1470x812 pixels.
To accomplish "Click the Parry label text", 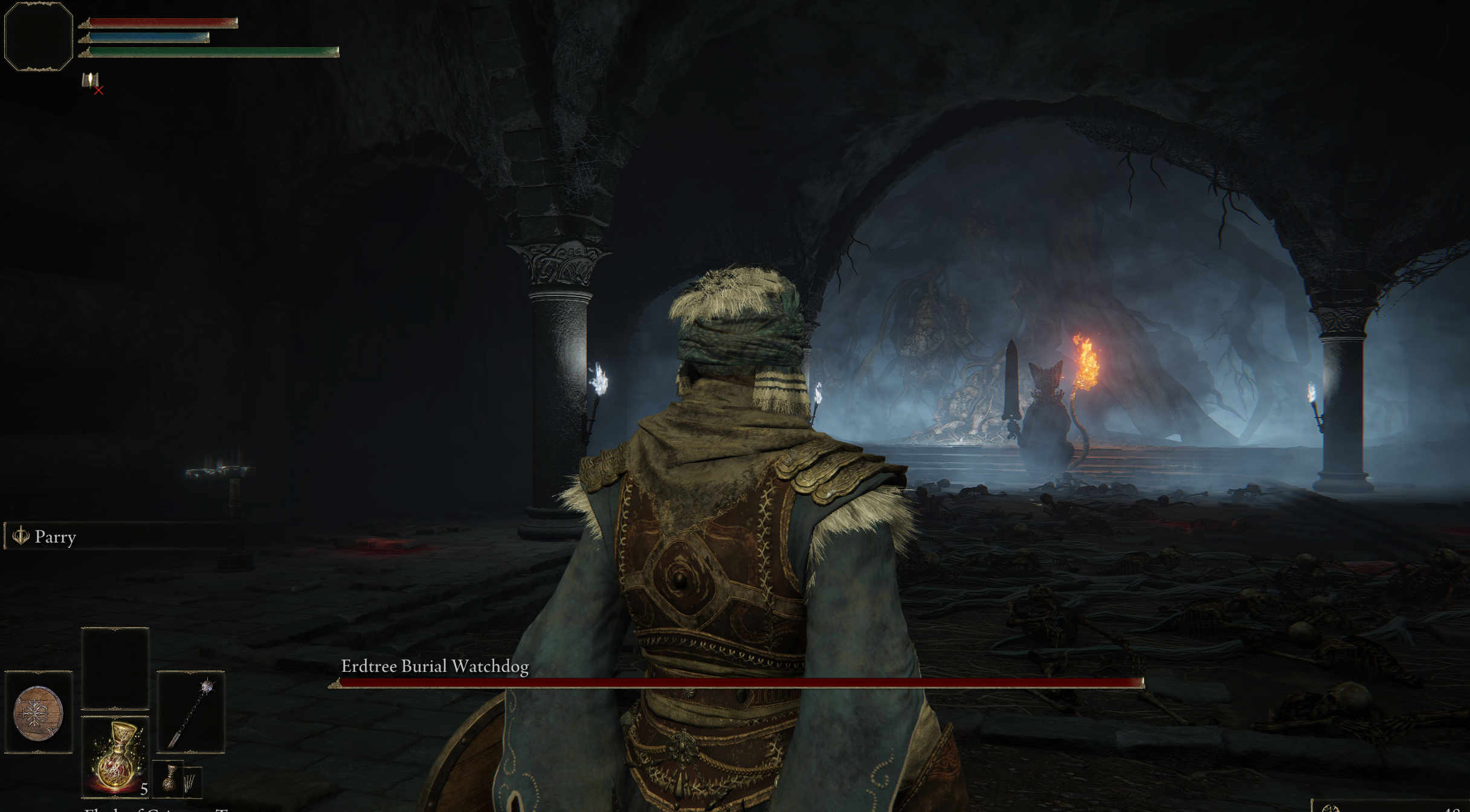I will pos(56,537).
